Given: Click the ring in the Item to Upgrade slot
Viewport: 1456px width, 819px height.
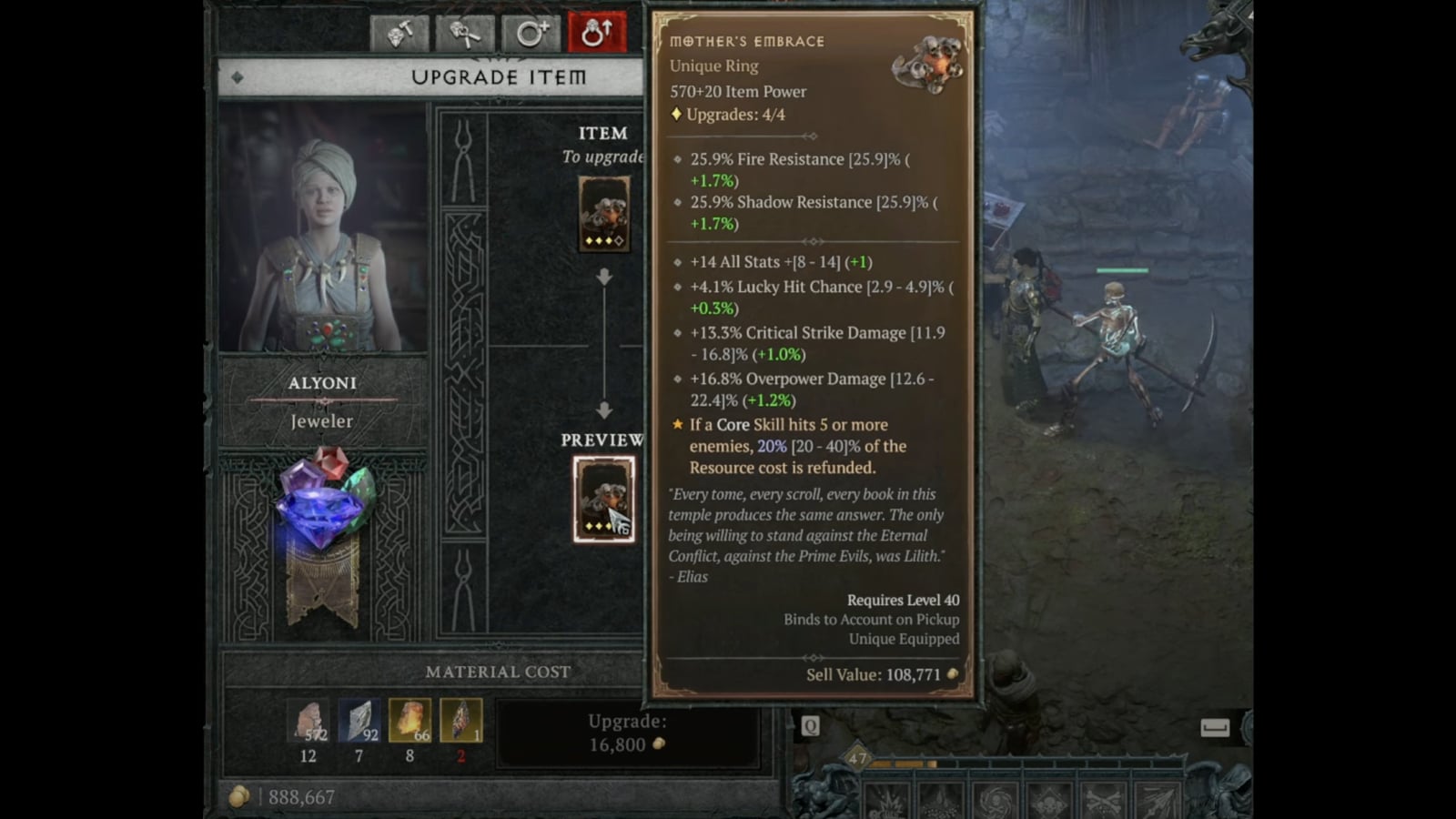Looking at the screenshot, I should point(602,214).
